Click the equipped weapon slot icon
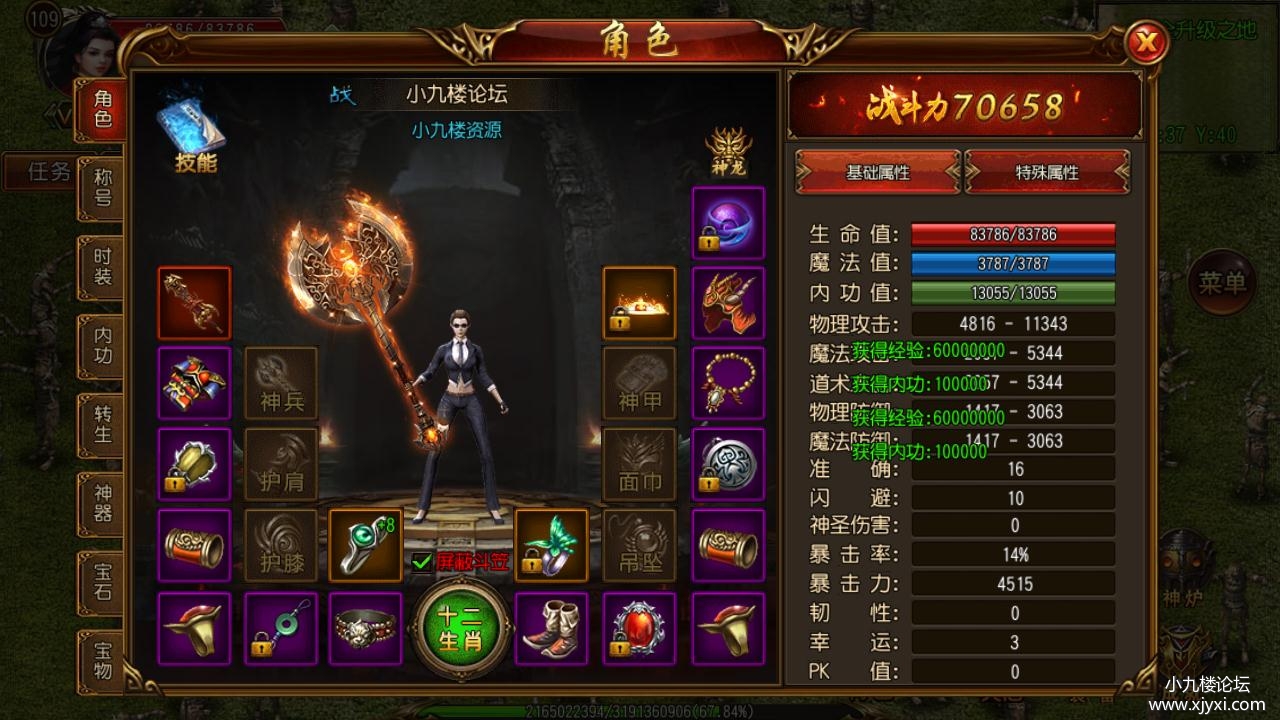Screen dimensions: 1280x720 coord(193,303)
